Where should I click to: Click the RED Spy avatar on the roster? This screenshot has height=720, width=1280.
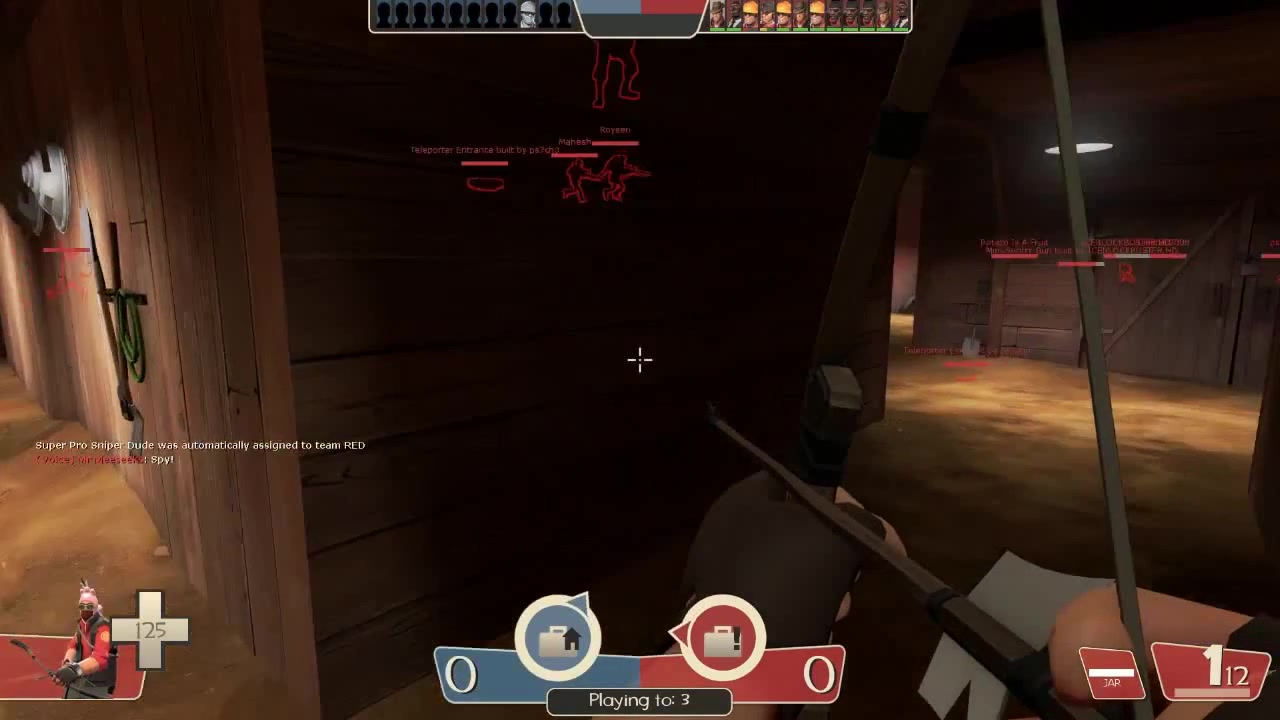coord(734,13)
